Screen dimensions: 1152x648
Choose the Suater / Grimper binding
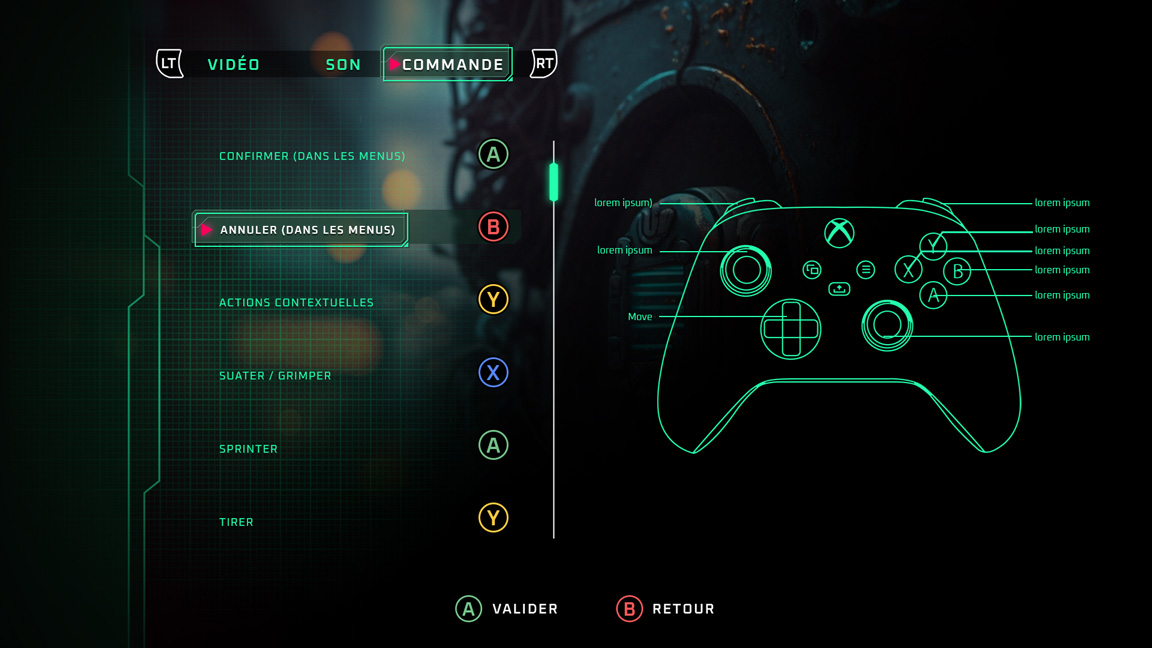point(275,376)
